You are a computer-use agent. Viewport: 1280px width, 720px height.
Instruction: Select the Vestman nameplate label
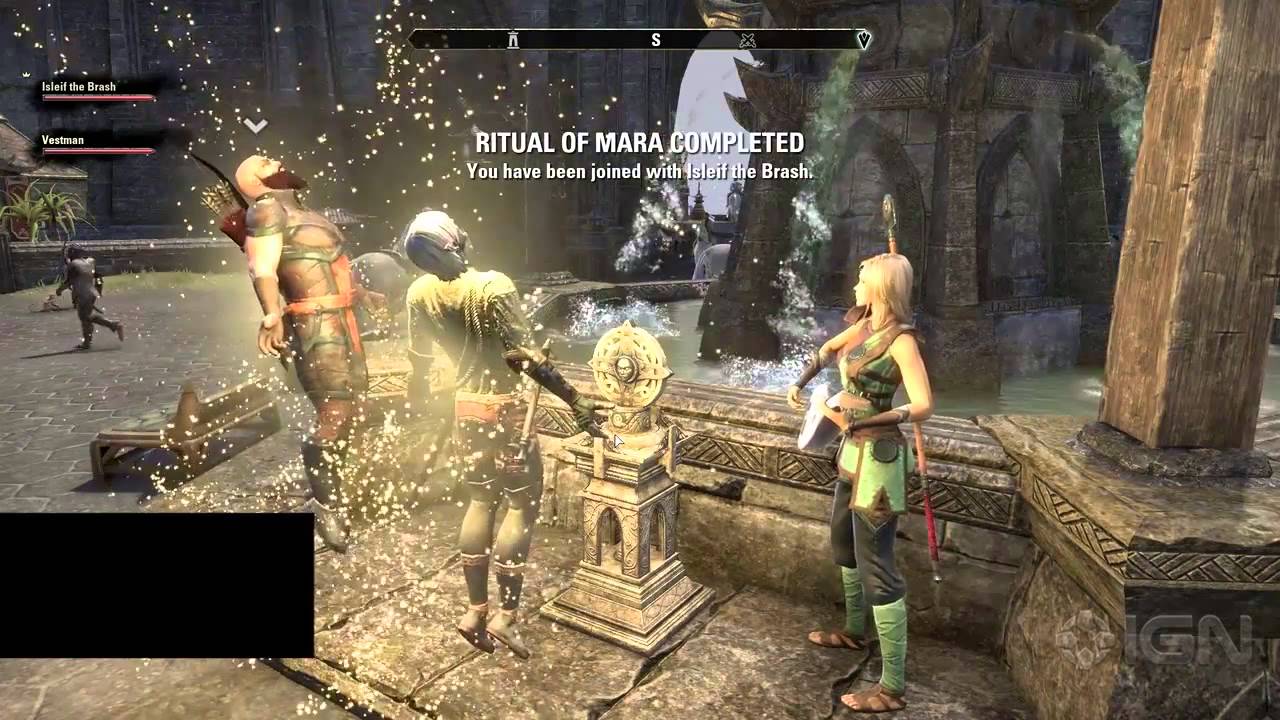point(63,139)
